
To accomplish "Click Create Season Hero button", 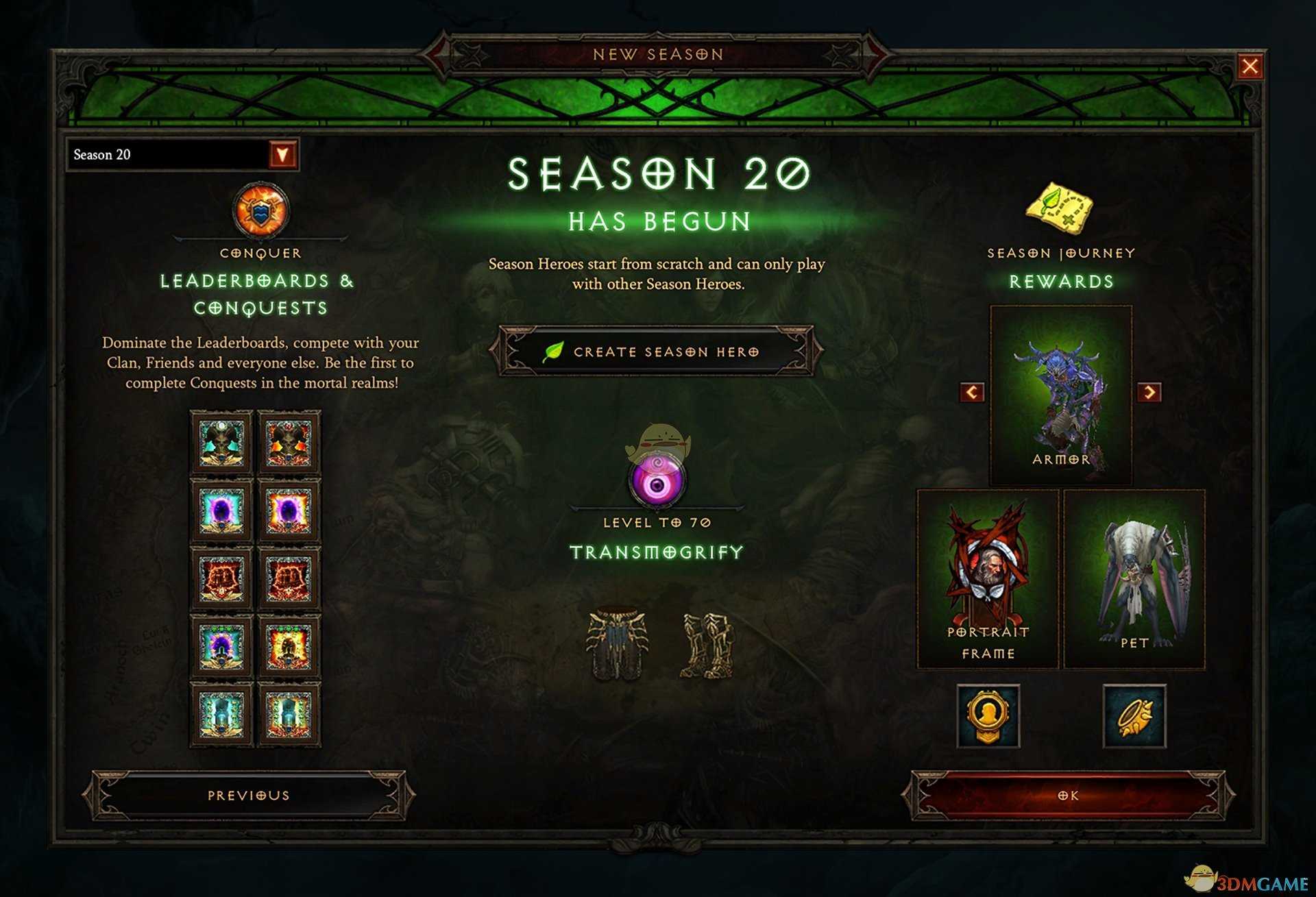I will click(657, 352).
